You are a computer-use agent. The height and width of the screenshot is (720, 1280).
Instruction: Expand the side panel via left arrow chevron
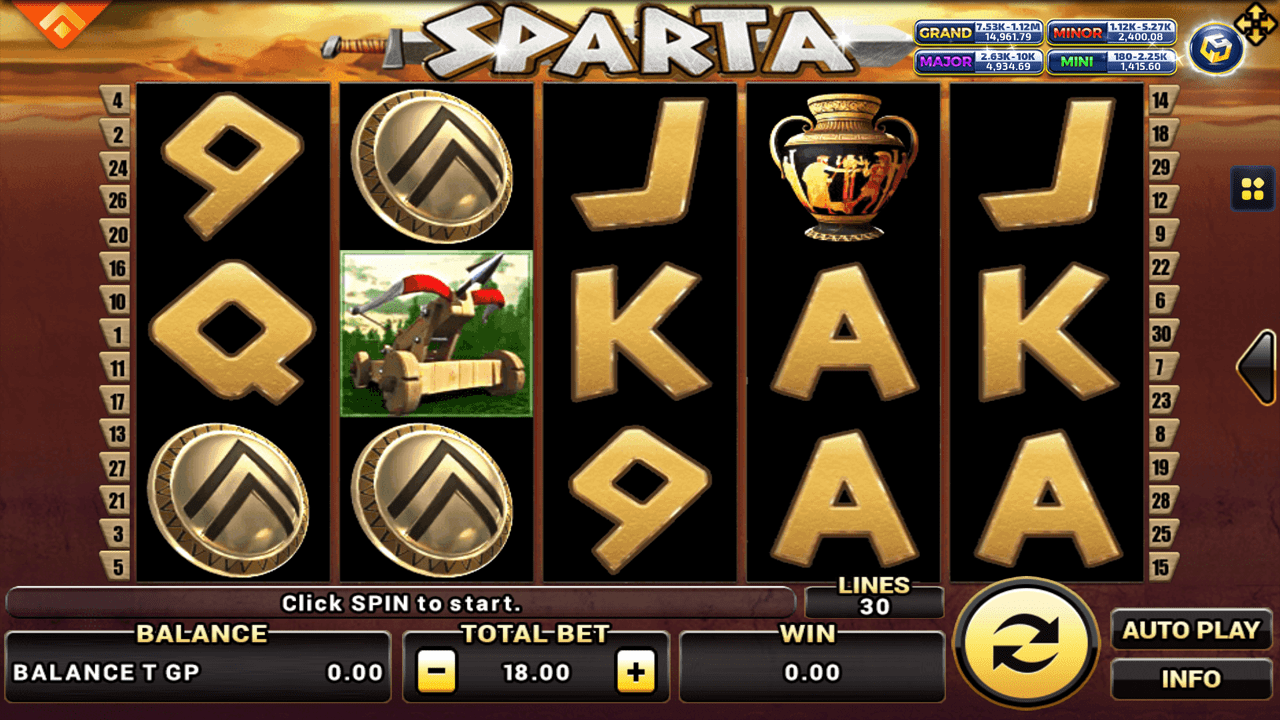pyautogui.click(x=1253, y=368)
